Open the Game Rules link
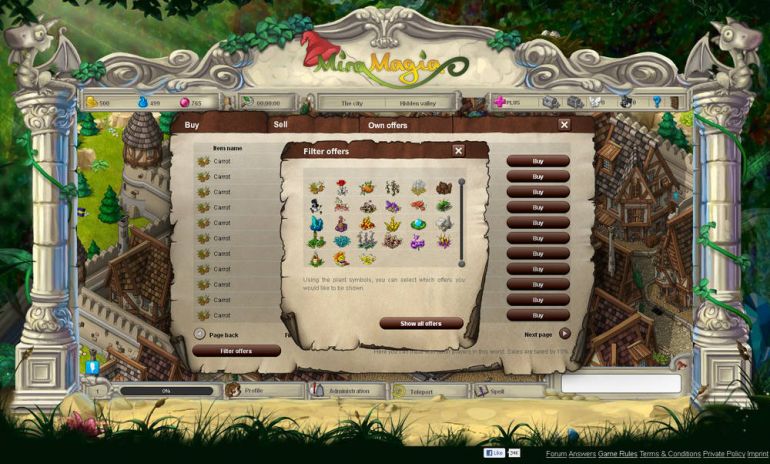This screenshot has height=464, width=770. click(617, 454)
